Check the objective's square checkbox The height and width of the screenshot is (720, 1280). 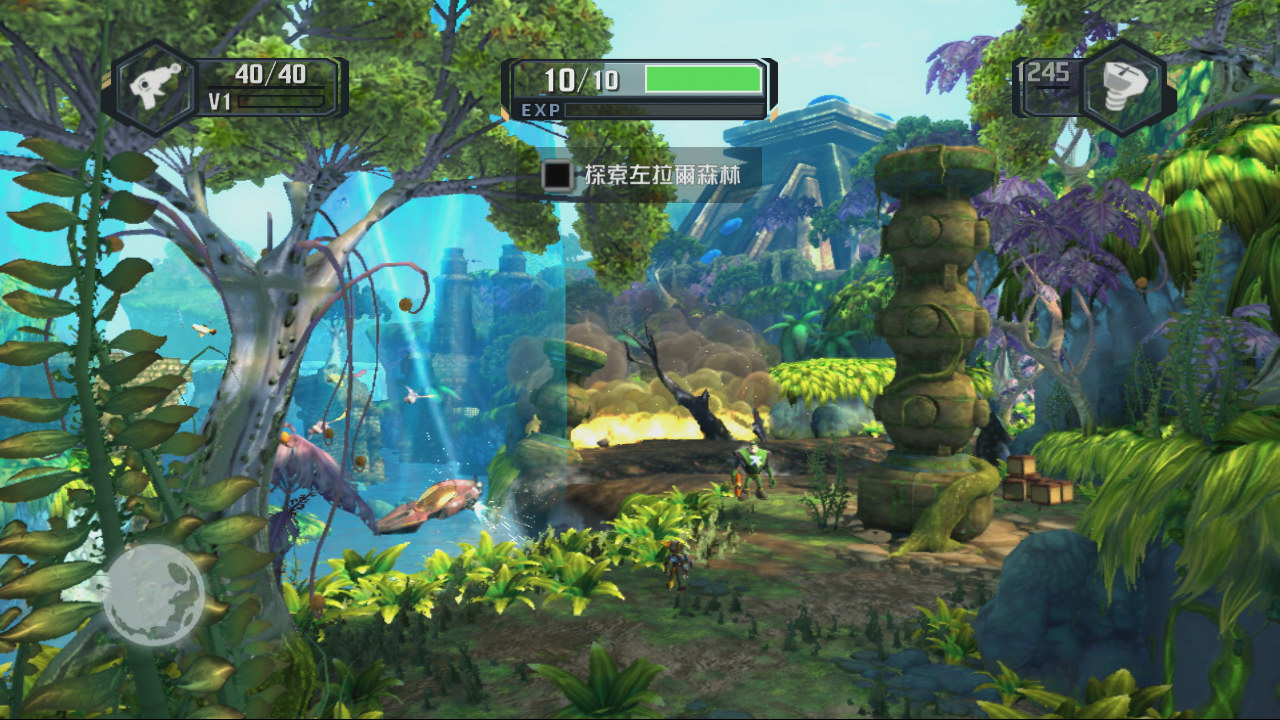point(557,175)
